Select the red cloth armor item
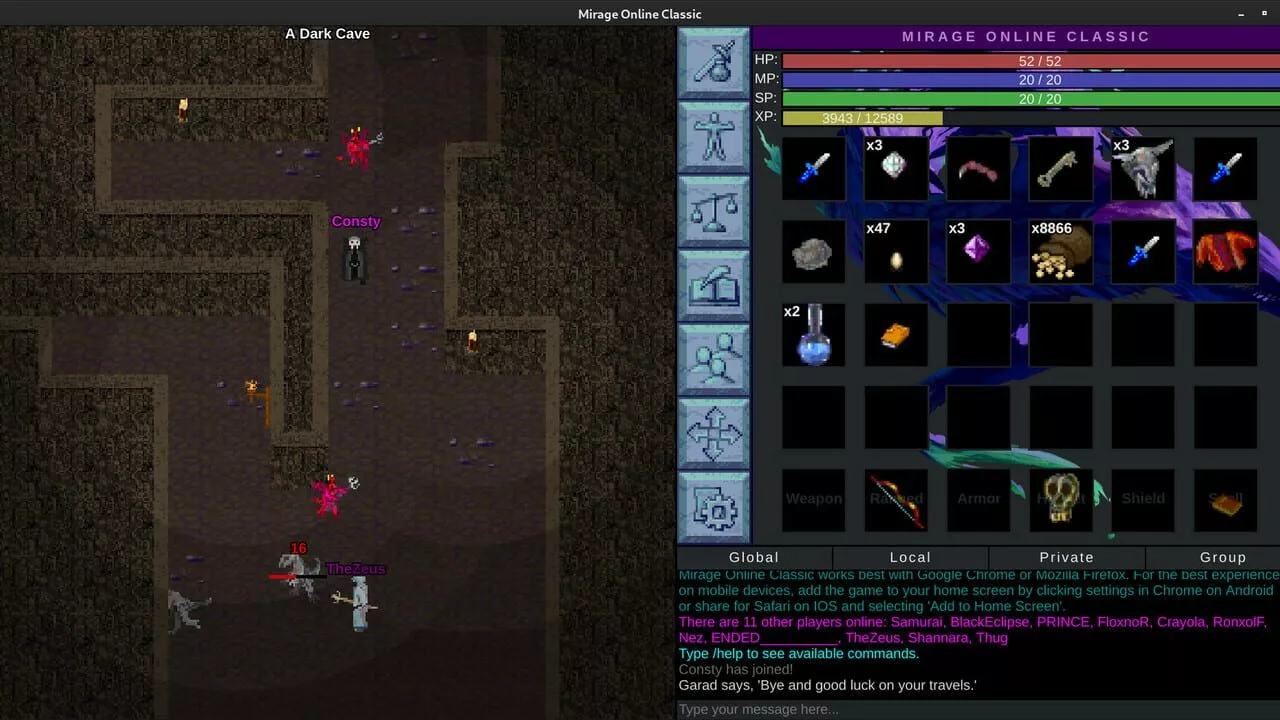The height and width of the screenshot is (720, 1280). tap(1225, 252)
